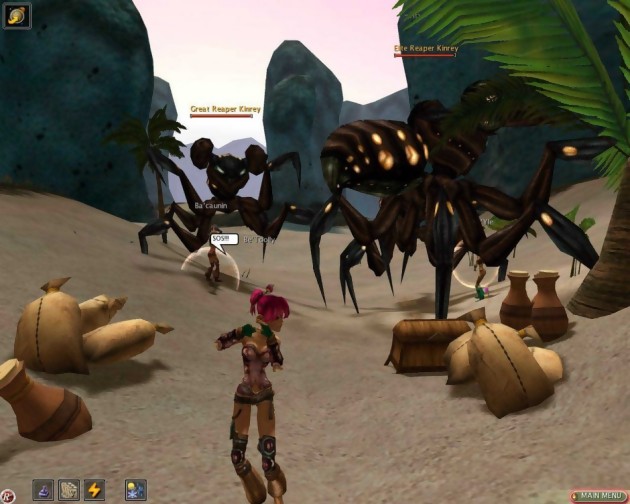Open the parchment scroll icon
The height and width of the screenshot is (504, 630).
(x=69, y=490)
